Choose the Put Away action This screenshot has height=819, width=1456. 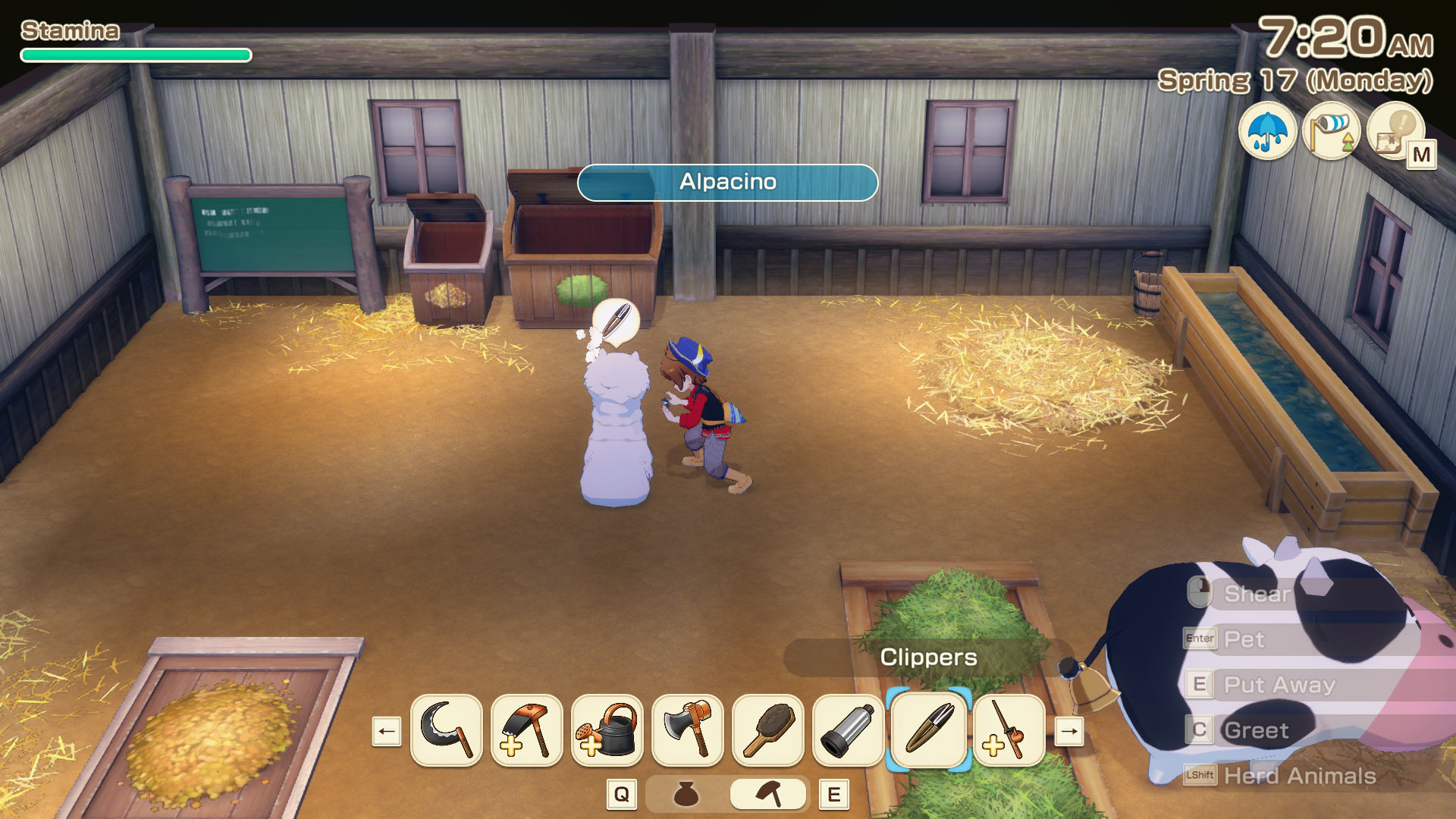coord(1279,685)
